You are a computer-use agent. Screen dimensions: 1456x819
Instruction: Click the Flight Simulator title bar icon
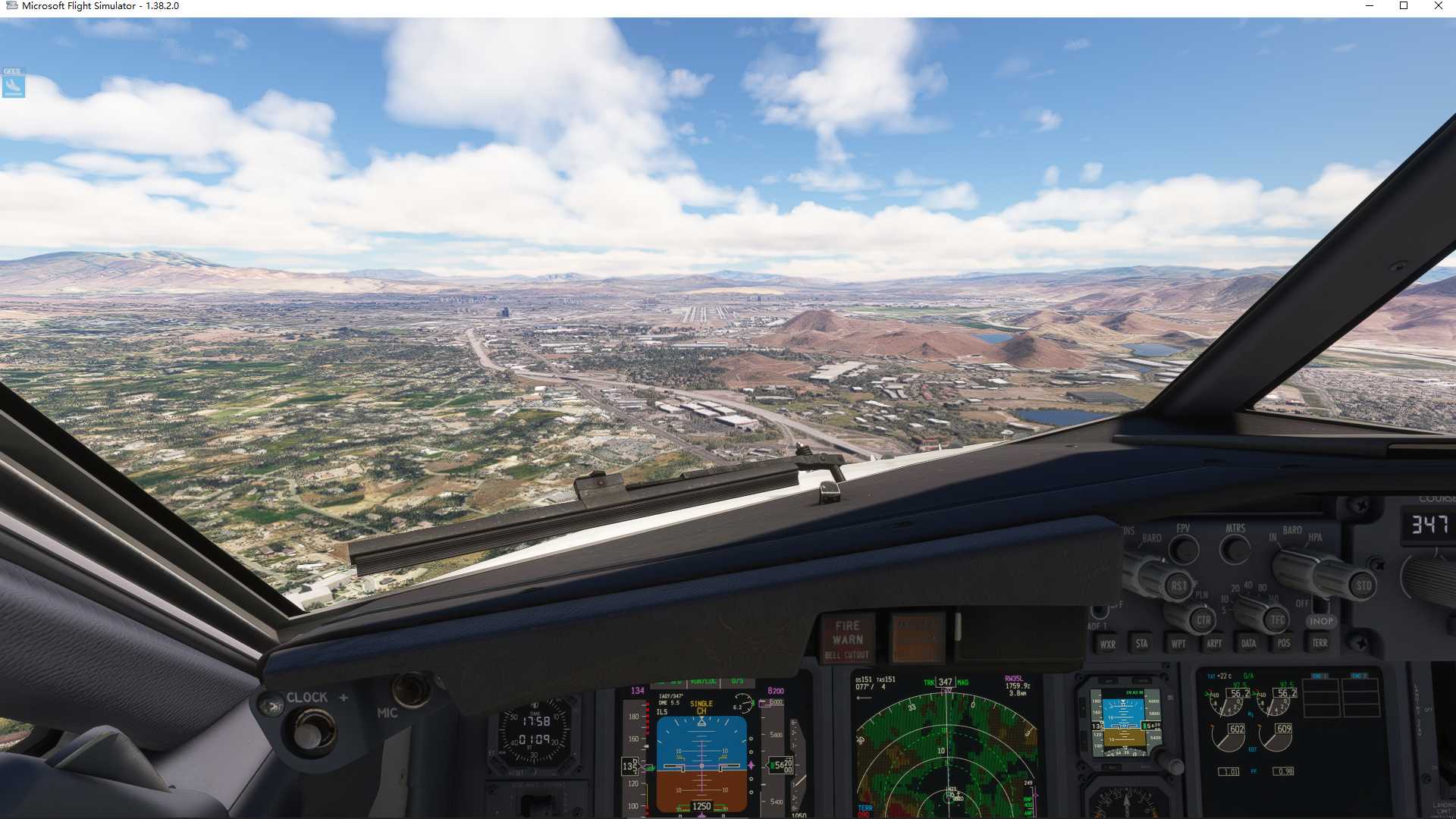11,5
